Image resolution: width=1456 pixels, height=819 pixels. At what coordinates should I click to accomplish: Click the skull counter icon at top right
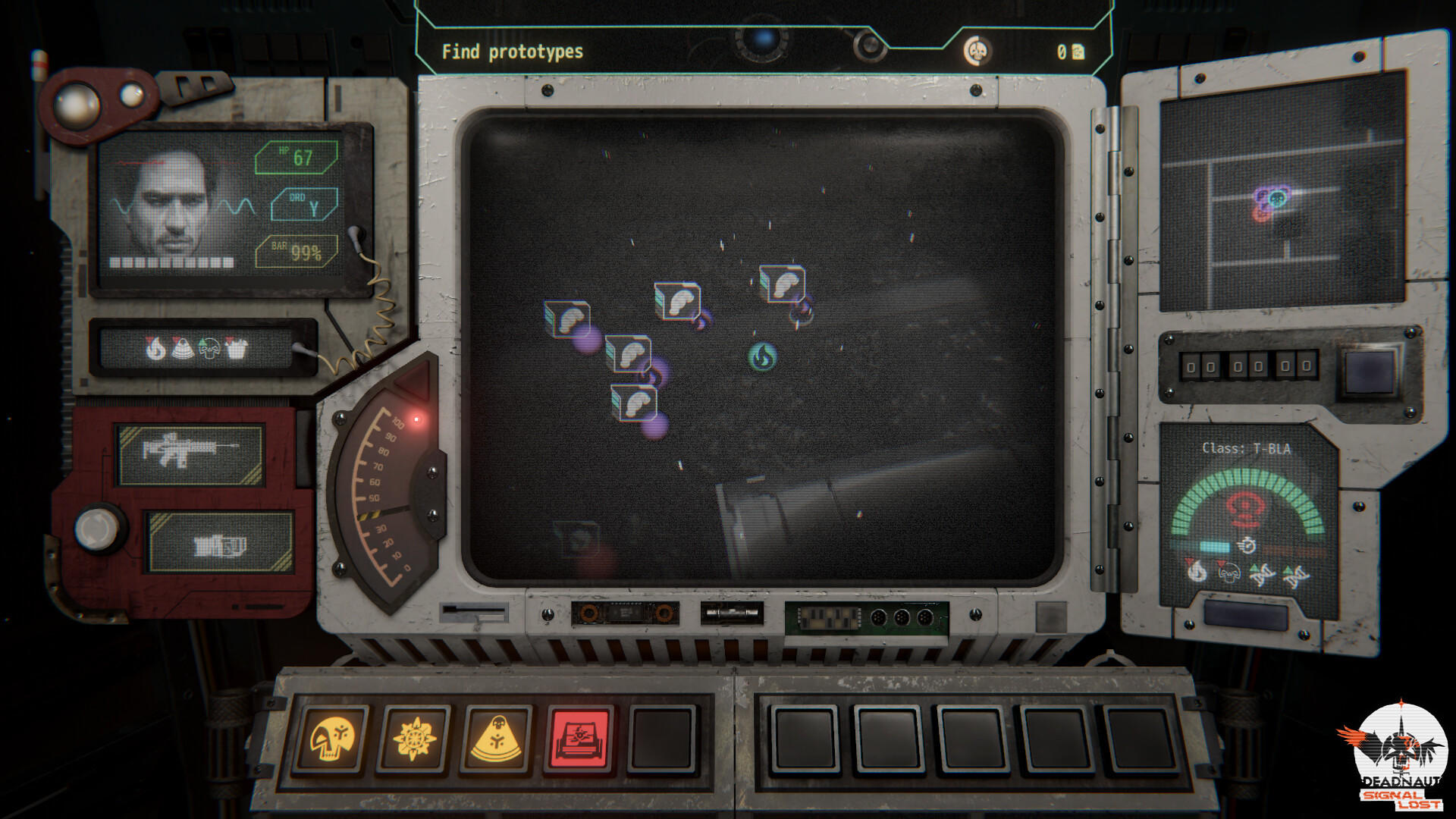pyautogui.click(x=977, y=49)
